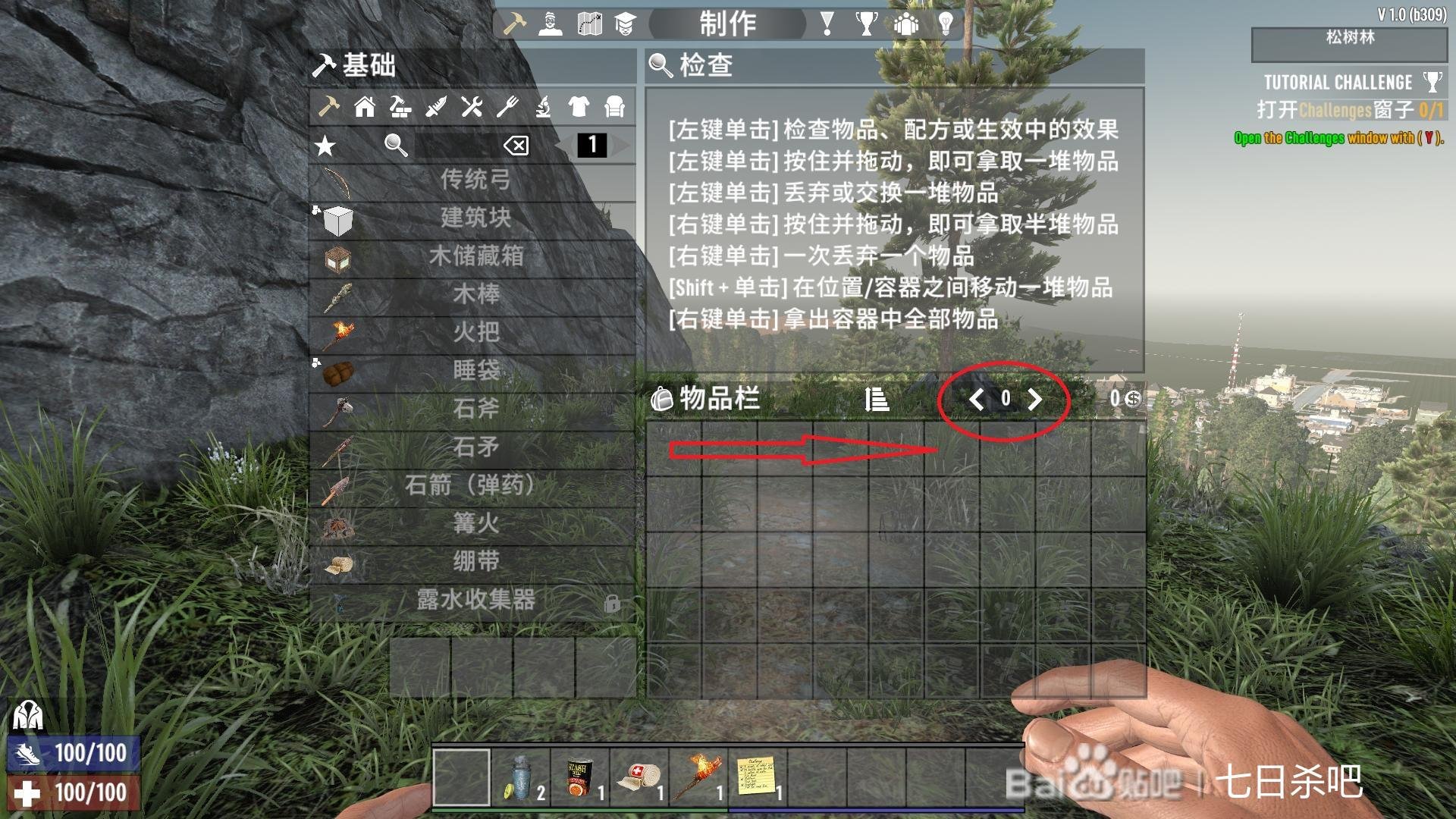This screenshot has height=819, width=1456.
Task: Select the clothing shirt crafting category icon
Action: 577,108
